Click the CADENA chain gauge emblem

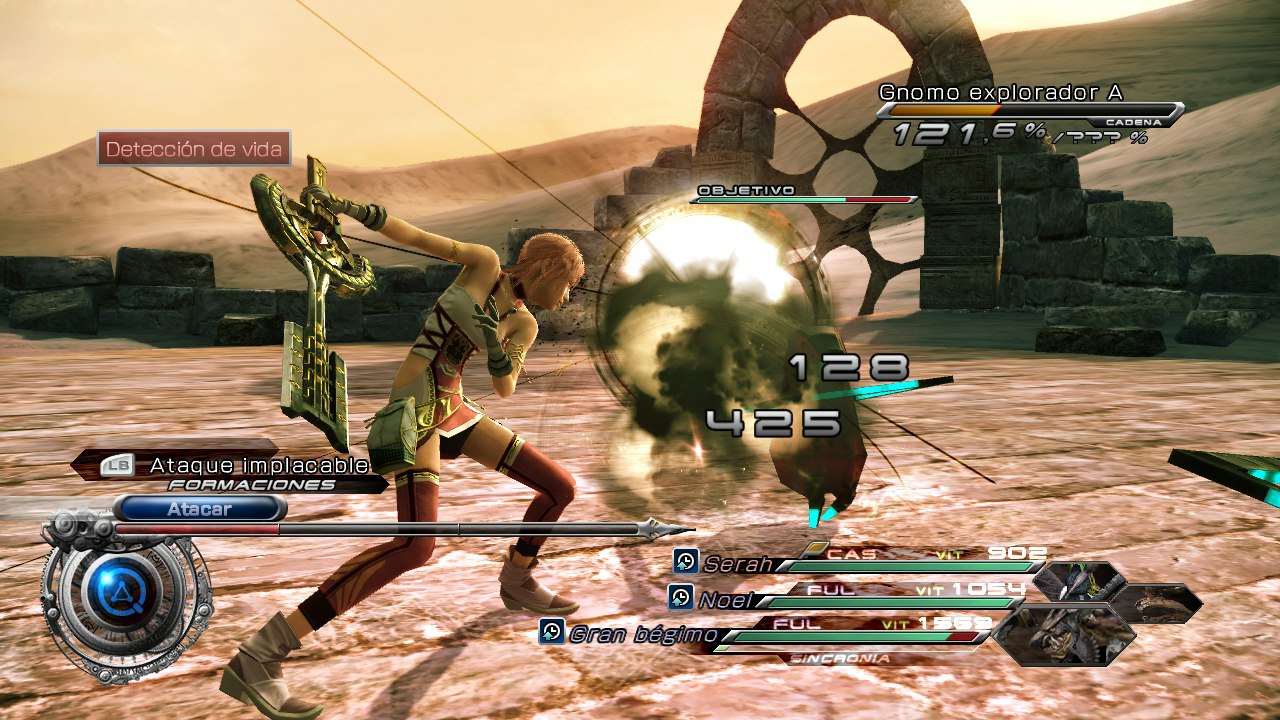(x=1133, y=121)
